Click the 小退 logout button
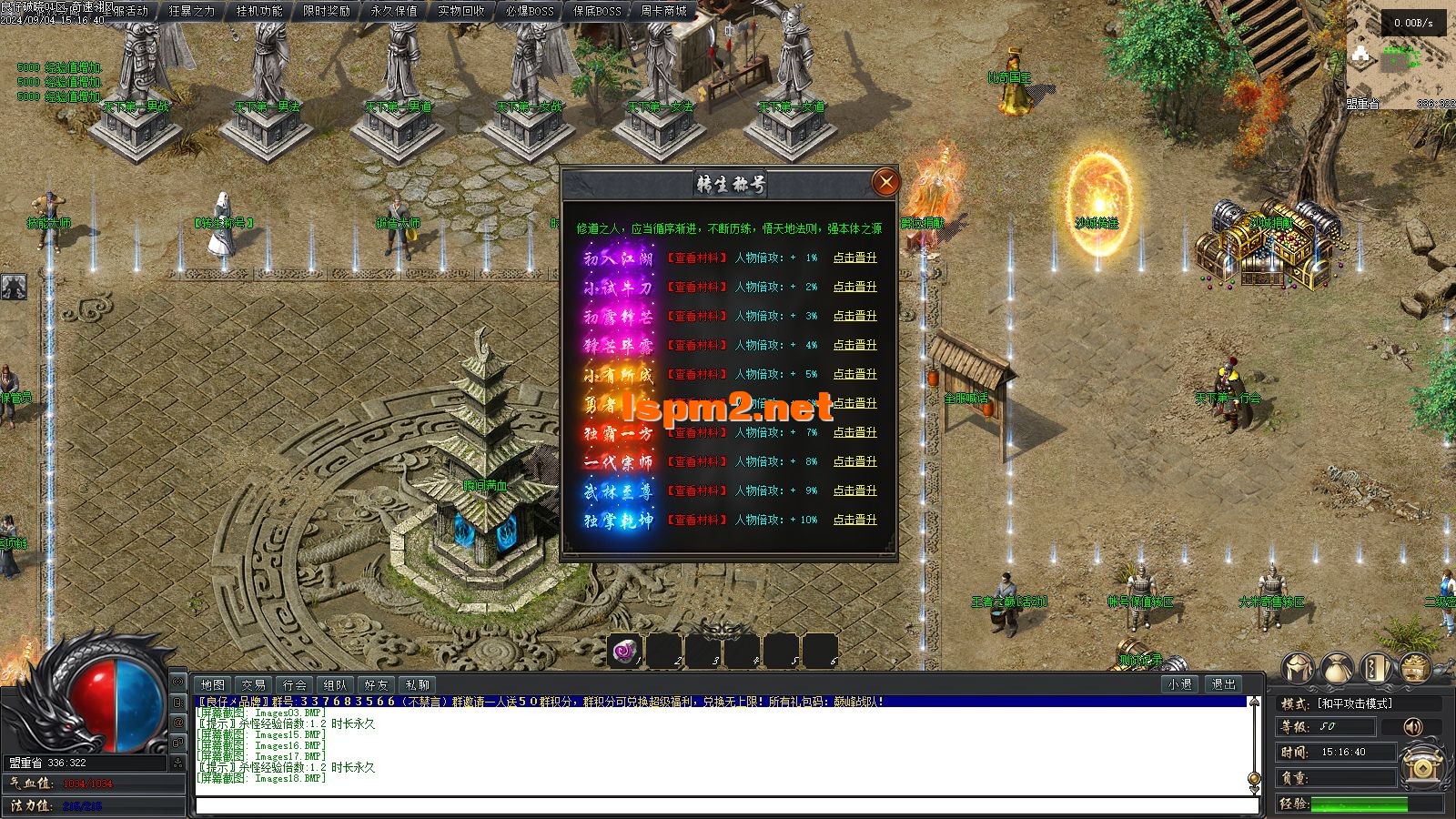 pyautogui.click(x=1180, y=684)
